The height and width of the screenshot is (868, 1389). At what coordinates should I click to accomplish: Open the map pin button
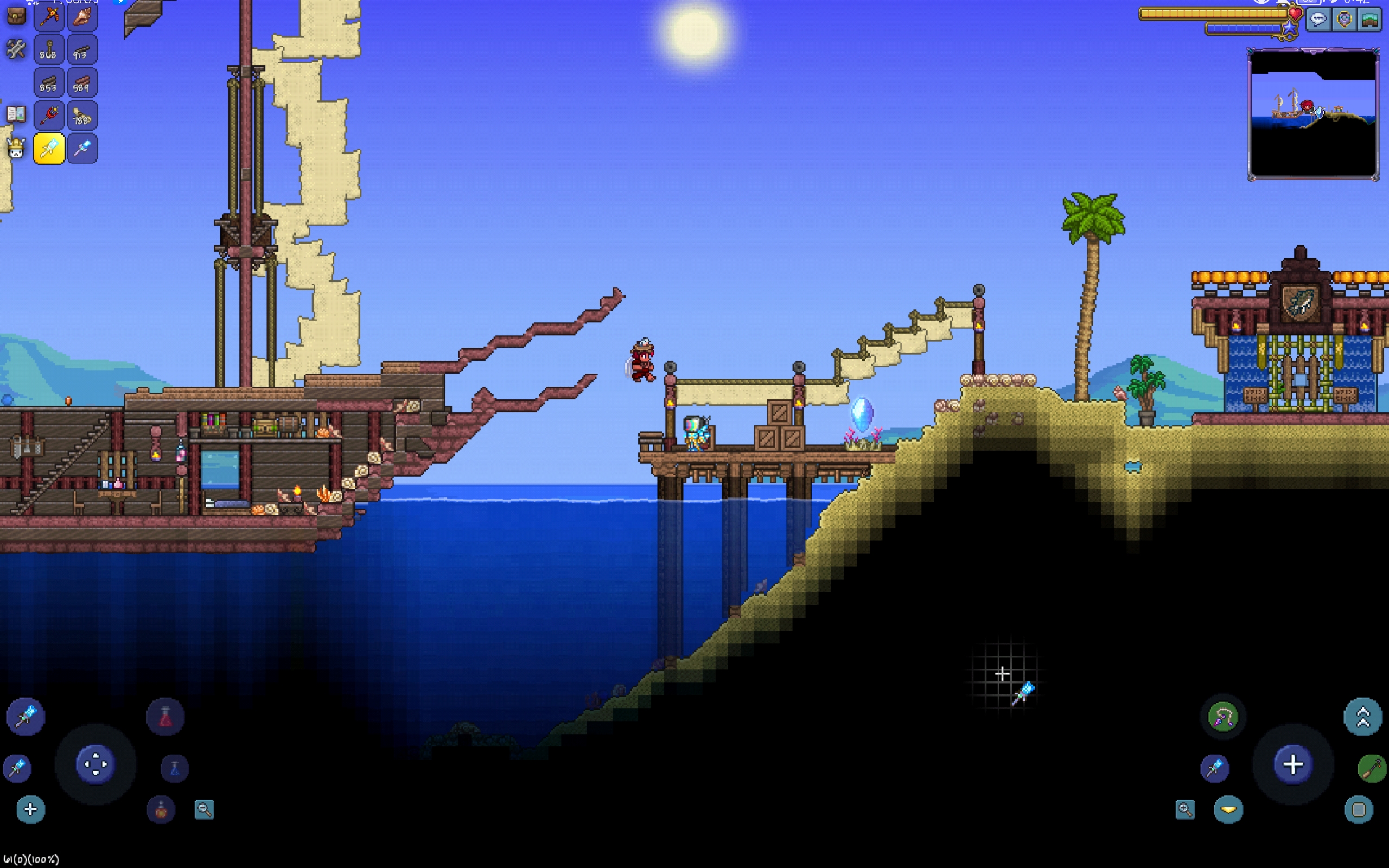click(1344, 20)
